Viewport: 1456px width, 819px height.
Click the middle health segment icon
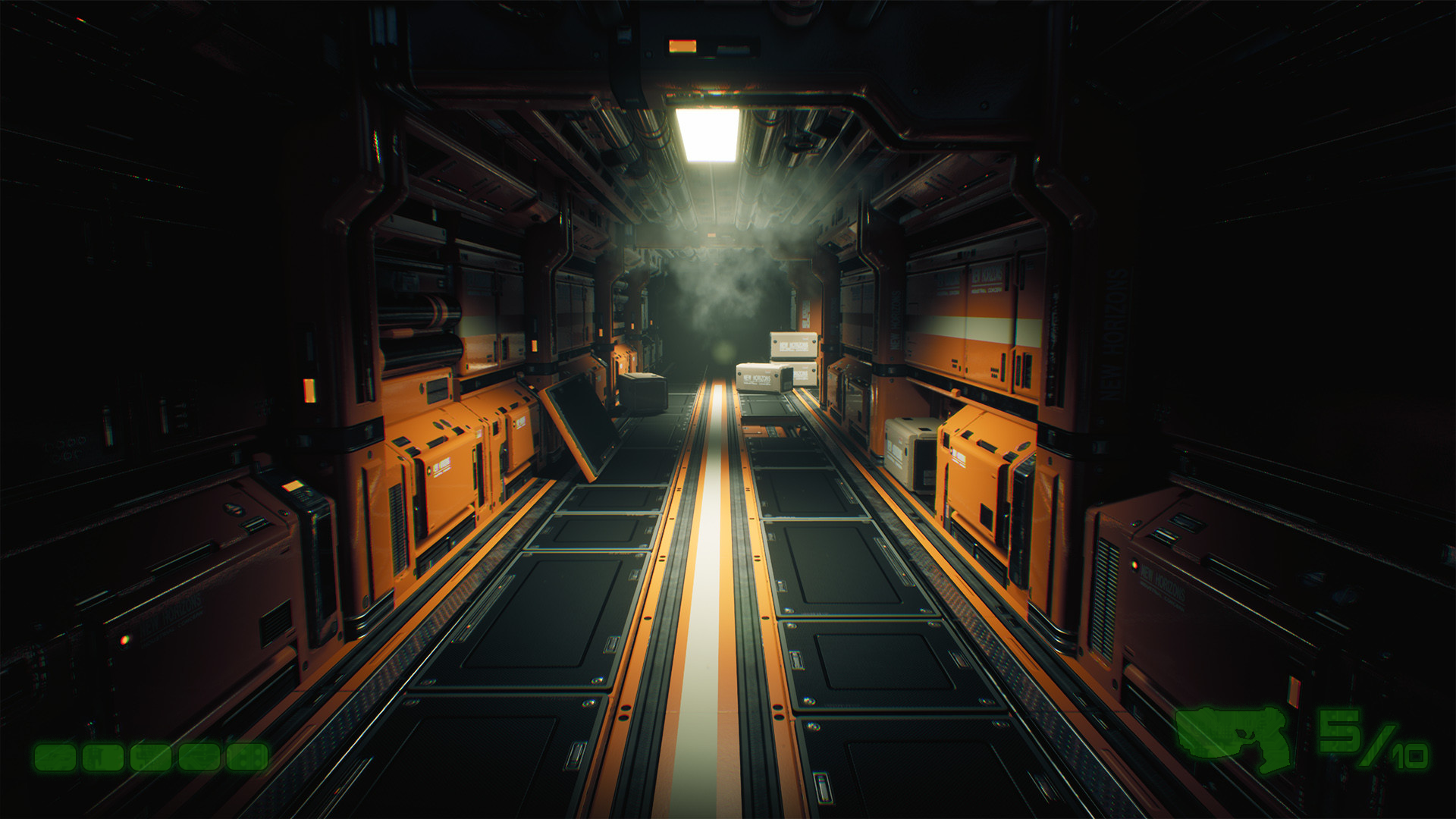[150, 758]
